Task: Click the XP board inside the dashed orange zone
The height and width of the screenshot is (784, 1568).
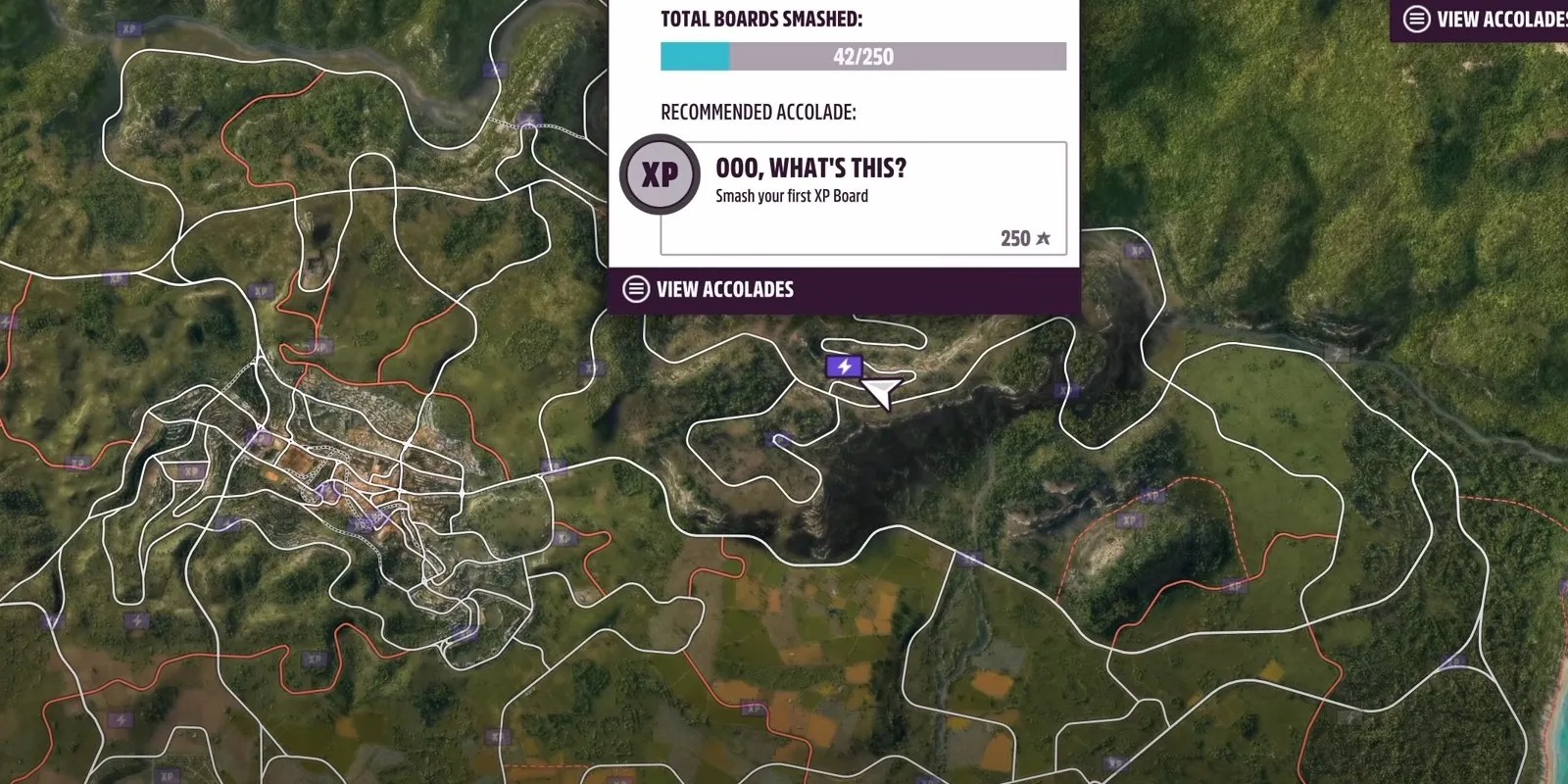Action: coord(1129,519)
